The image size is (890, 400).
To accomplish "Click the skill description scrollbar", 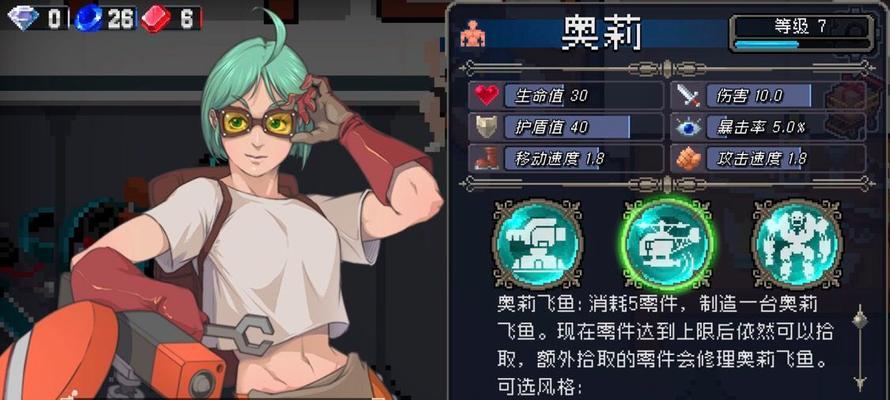I will pos(858,350).
